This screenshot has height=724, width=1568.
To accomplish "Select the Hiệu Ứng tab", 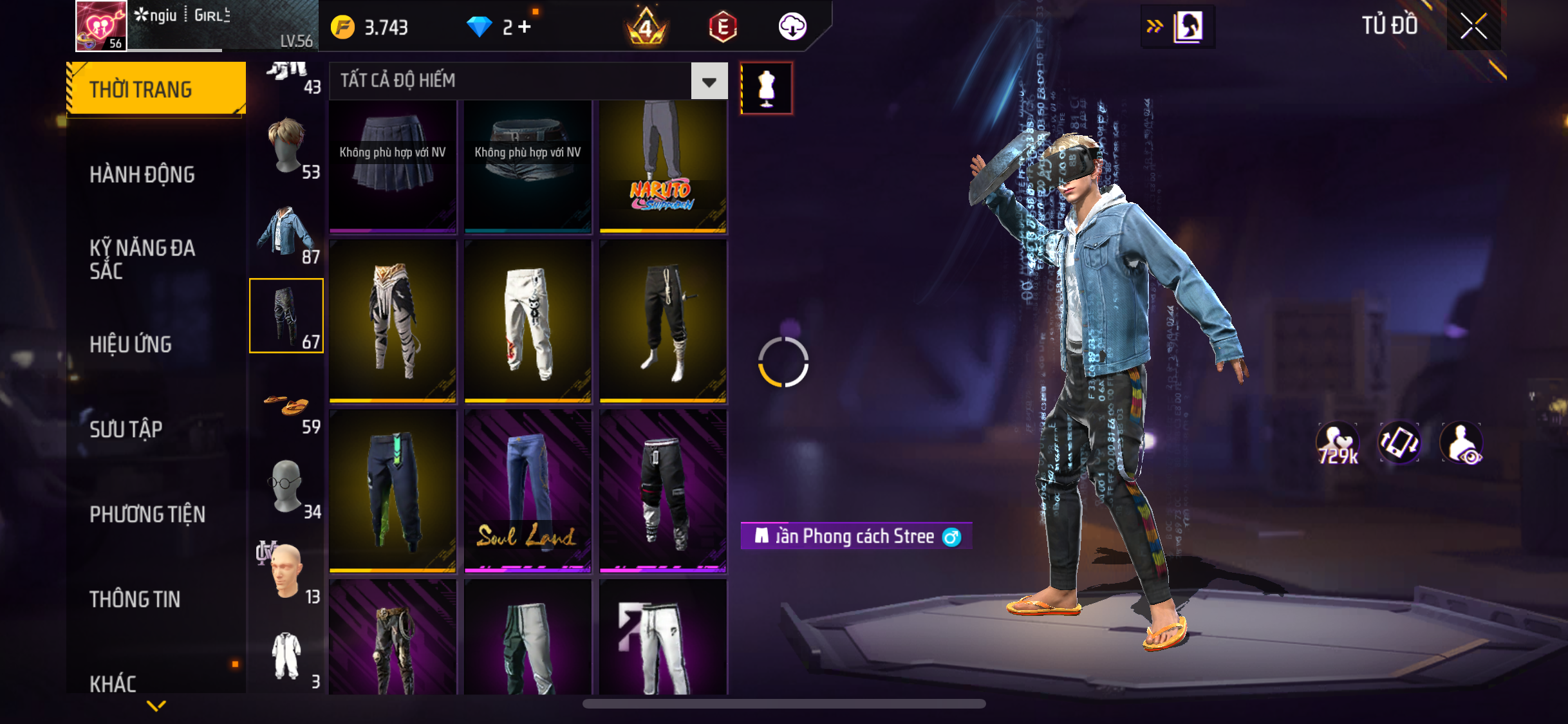I will tap(131, 344).
